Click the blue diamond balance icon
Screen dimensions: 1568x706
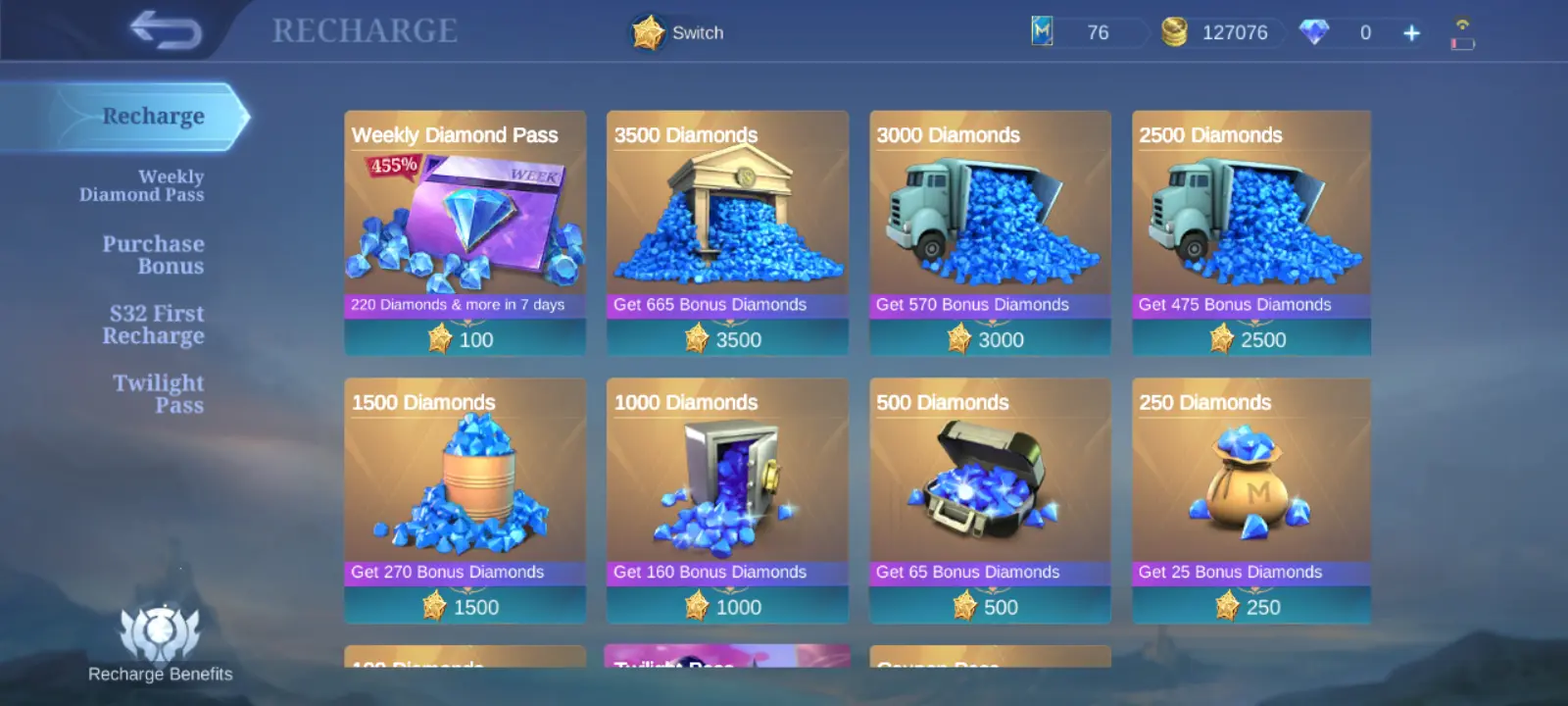pos(1315,31)
